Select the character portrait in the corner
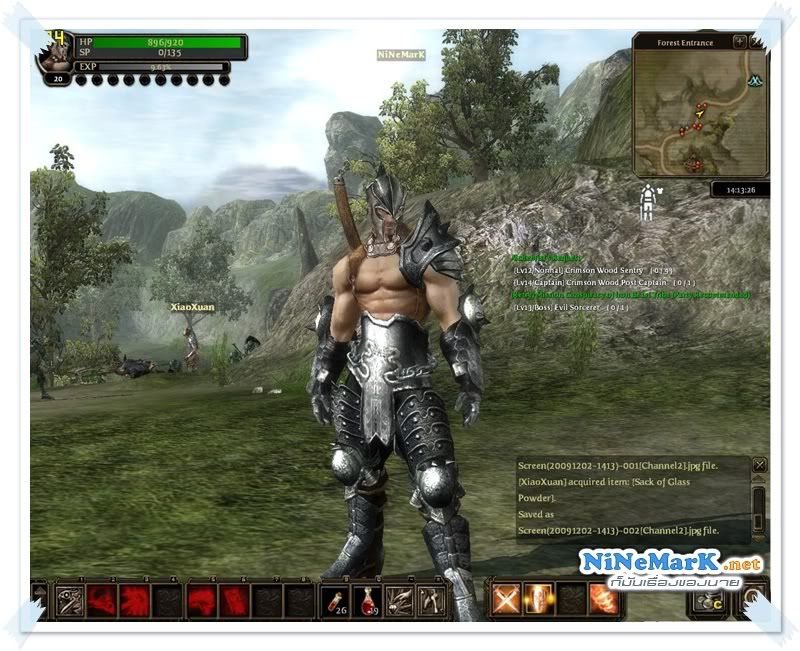800x651 pixels. click(55, 56)
